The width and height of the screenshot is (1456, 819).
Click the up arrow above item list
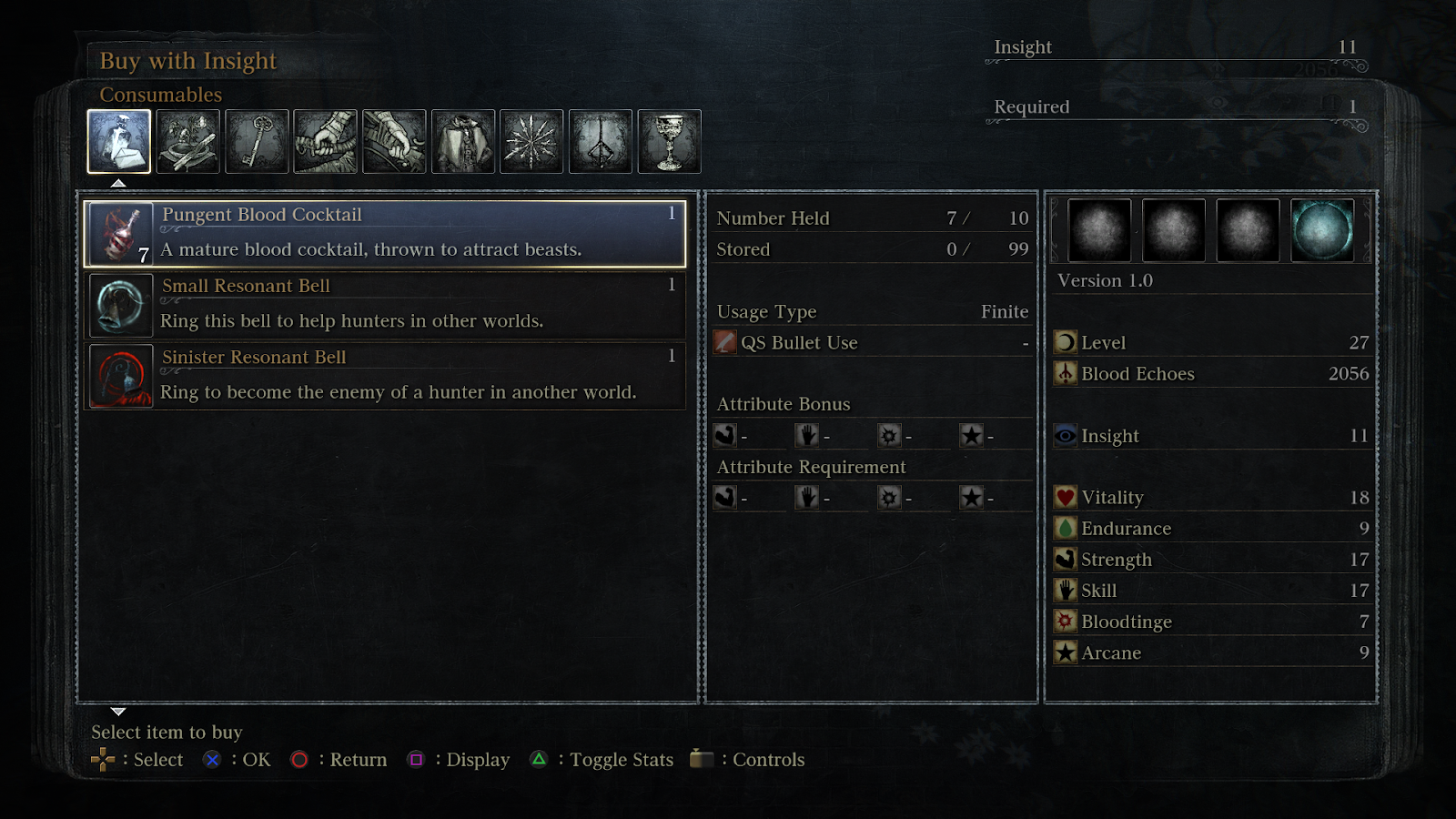tap(116, 182)
